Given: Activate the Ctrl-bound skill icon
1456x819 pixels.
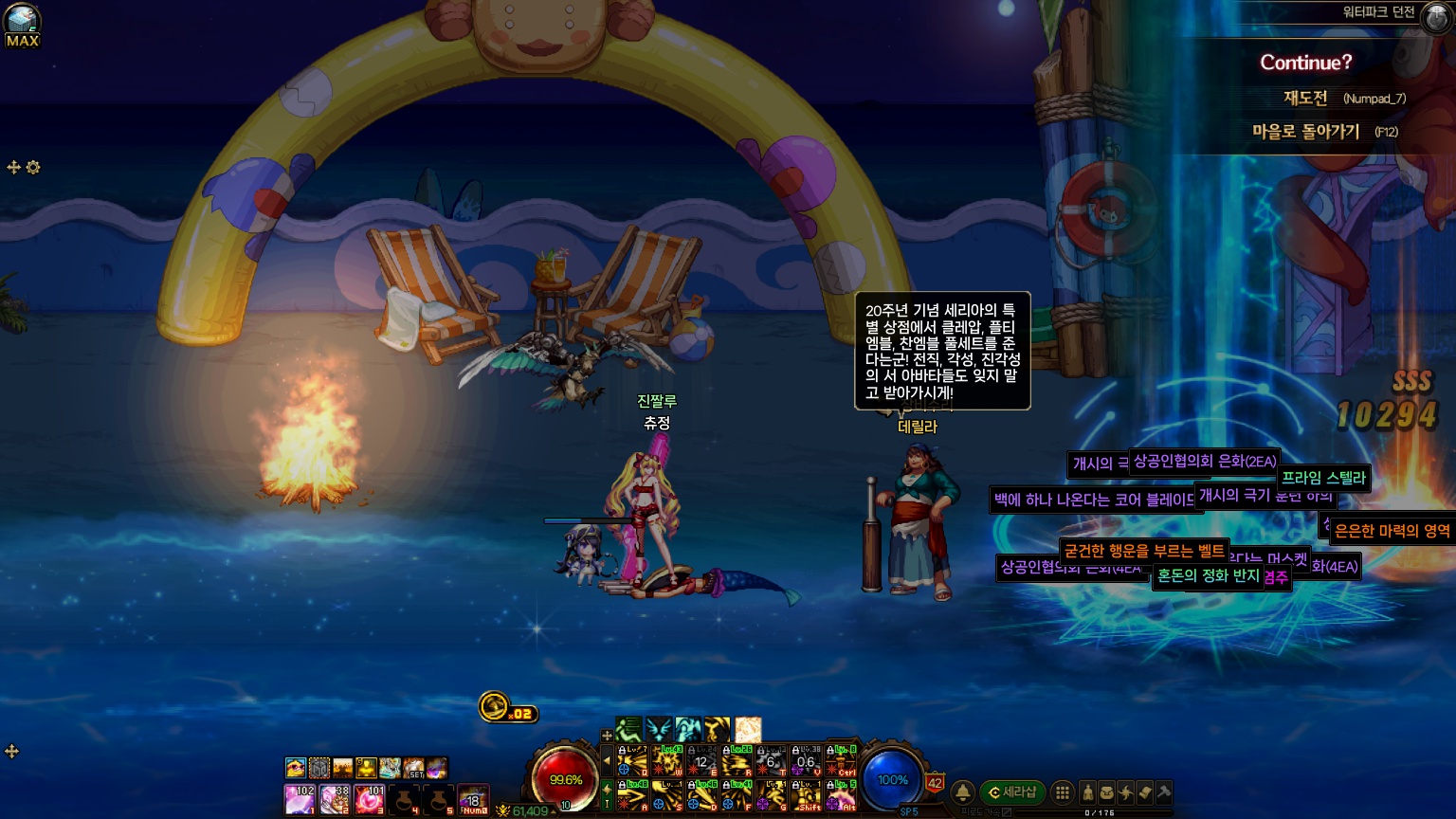Looking at the screenshot, I should 841,762.
